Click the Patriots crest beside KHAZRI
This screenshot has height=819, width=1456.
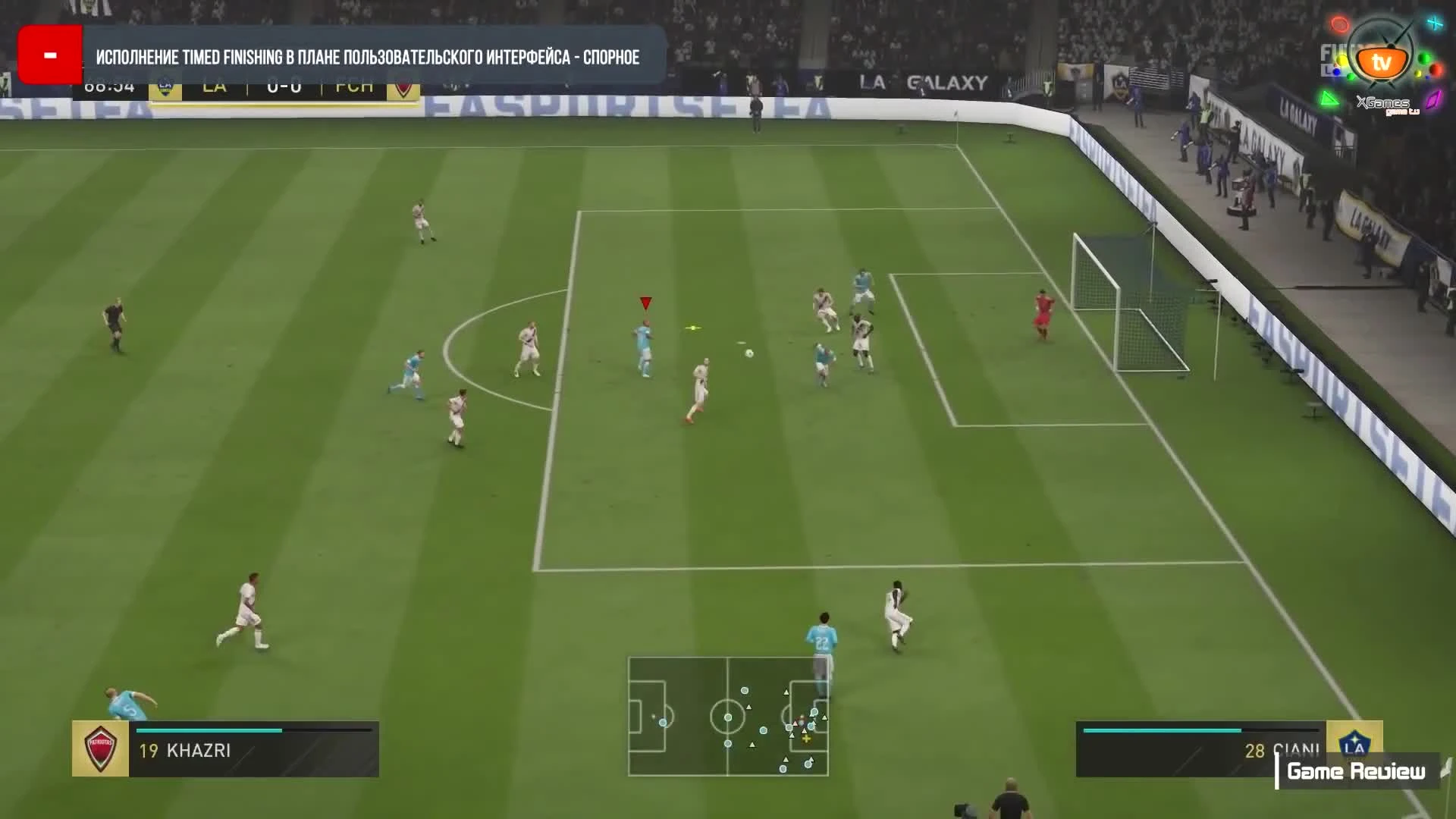pos(99,749)
